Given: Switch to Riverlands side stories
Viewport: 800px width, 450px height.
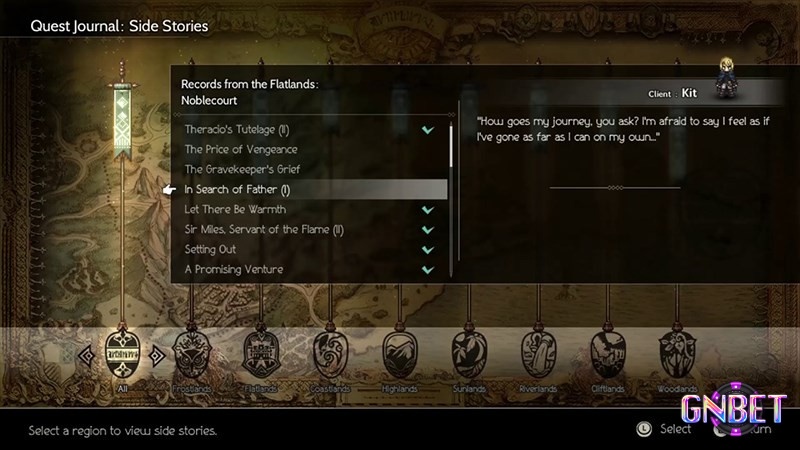Looking at the screenshot, I should pos(538,352).
